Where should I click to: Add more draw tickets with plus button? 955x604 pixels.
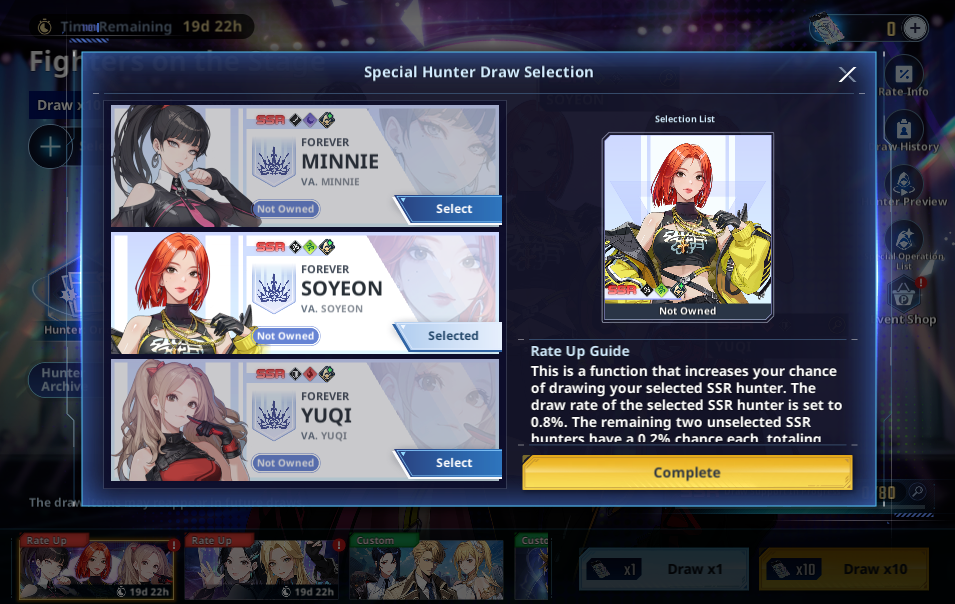915,28
